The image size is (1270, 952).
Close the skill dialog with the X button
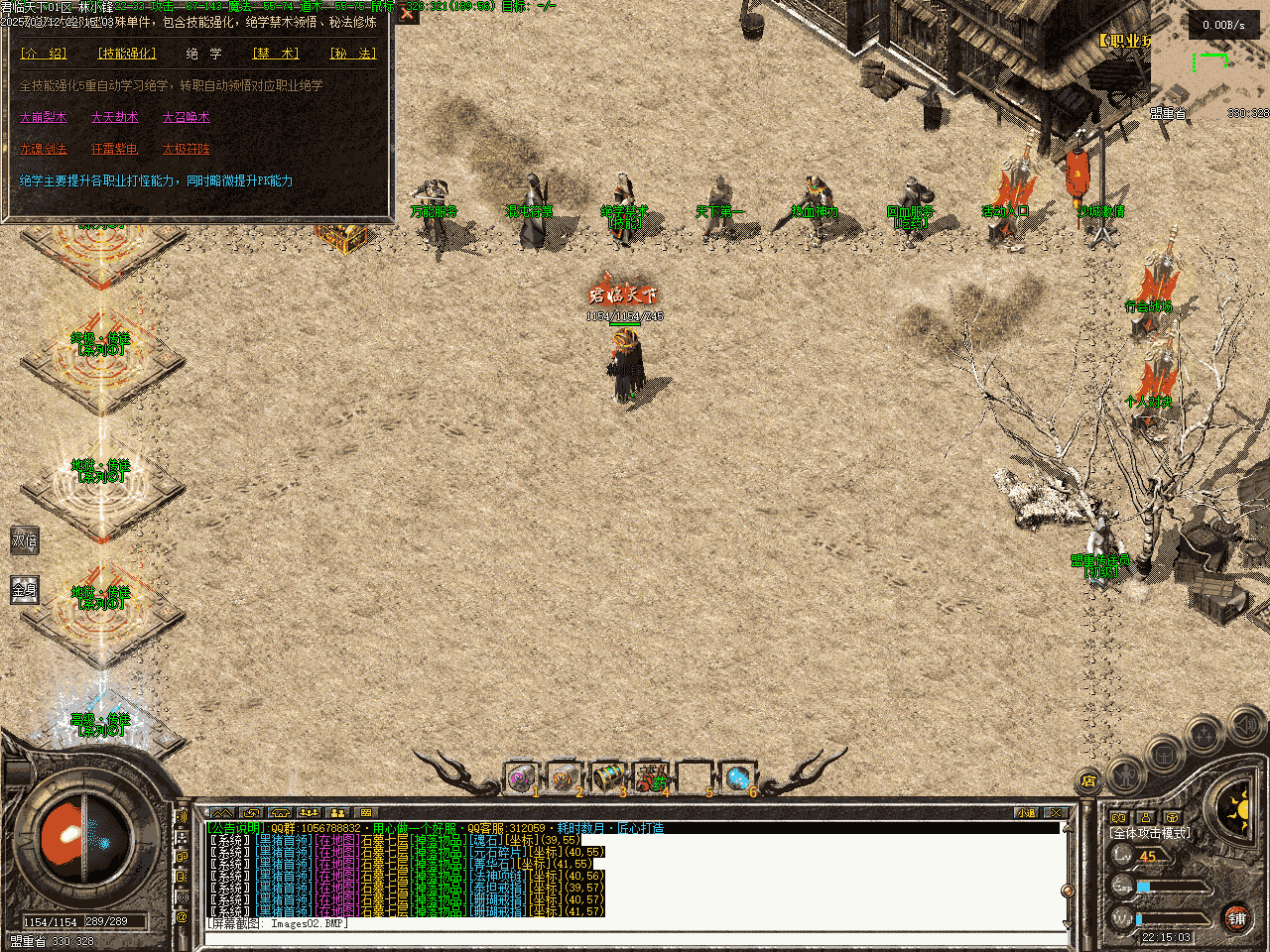407,14
